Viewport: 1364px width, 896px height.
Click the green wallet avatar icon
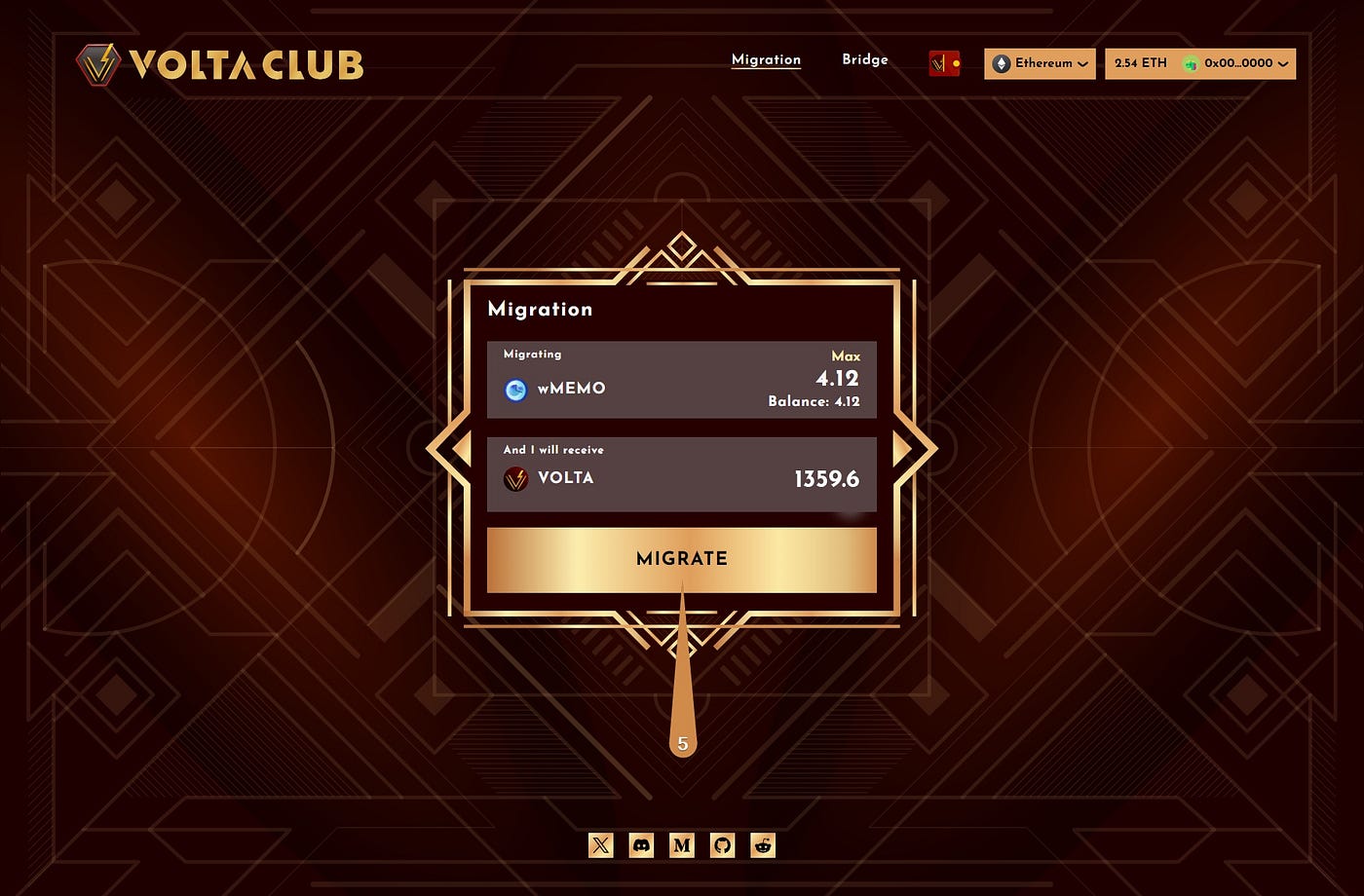pos(1193,63)
